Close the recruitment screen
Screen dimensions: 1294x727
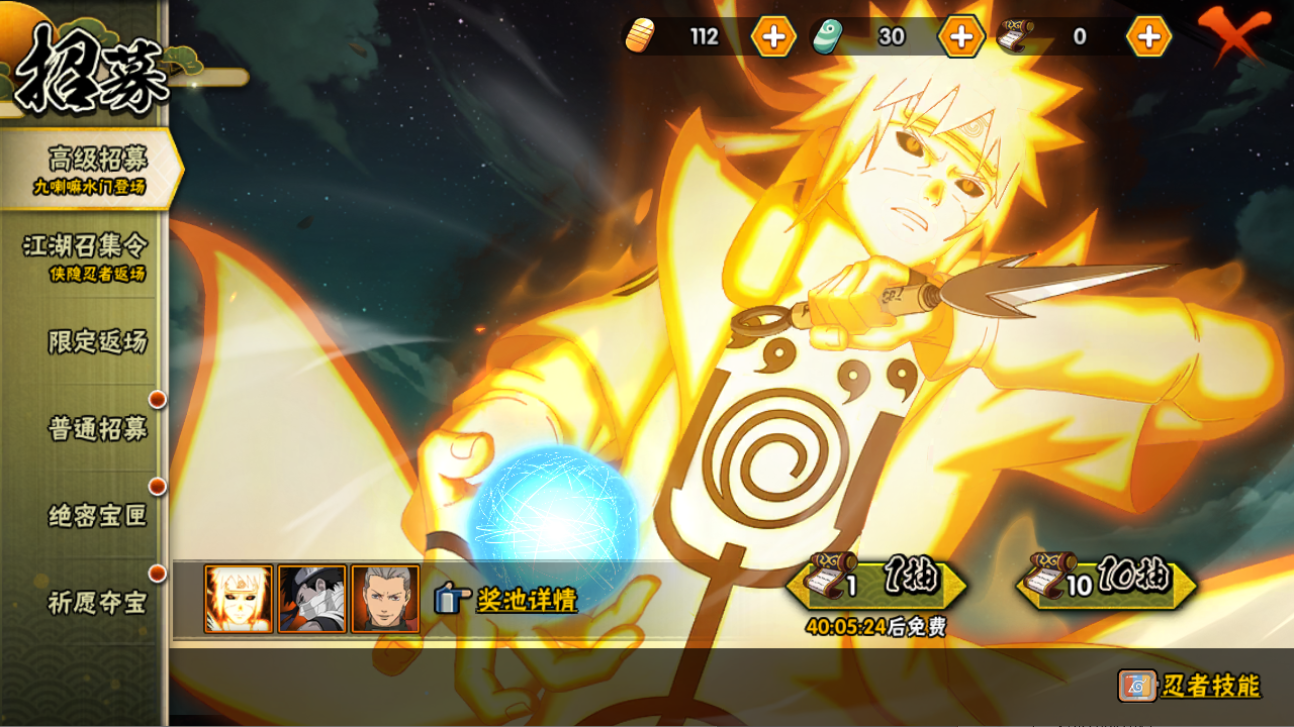click(1235, 35)
